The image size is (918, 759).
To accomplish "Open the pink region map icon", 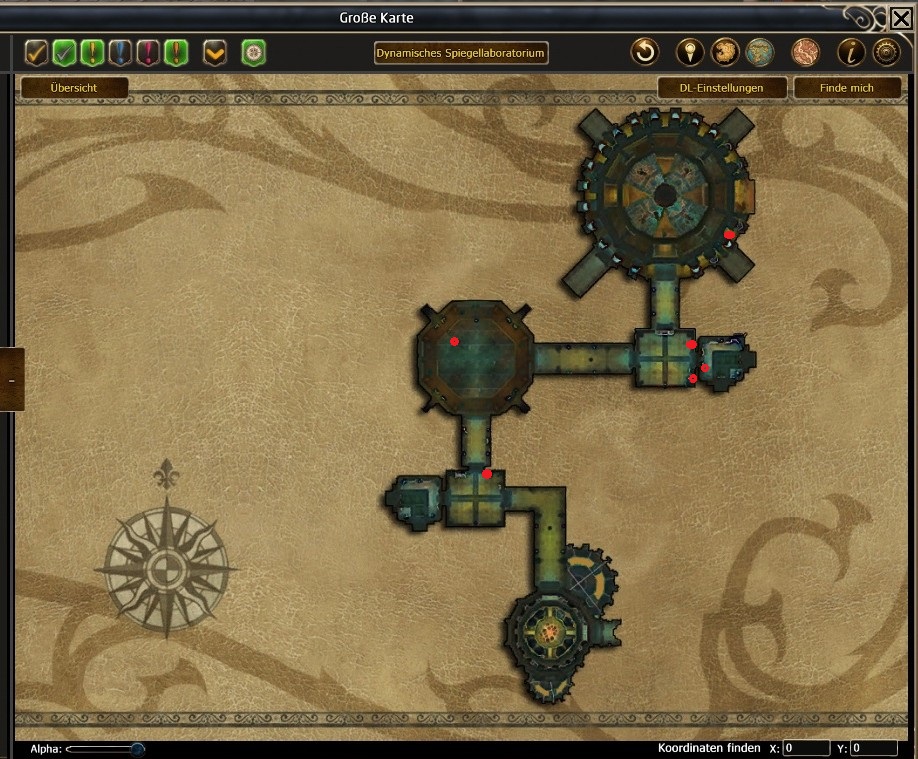I will pos(805,52).
